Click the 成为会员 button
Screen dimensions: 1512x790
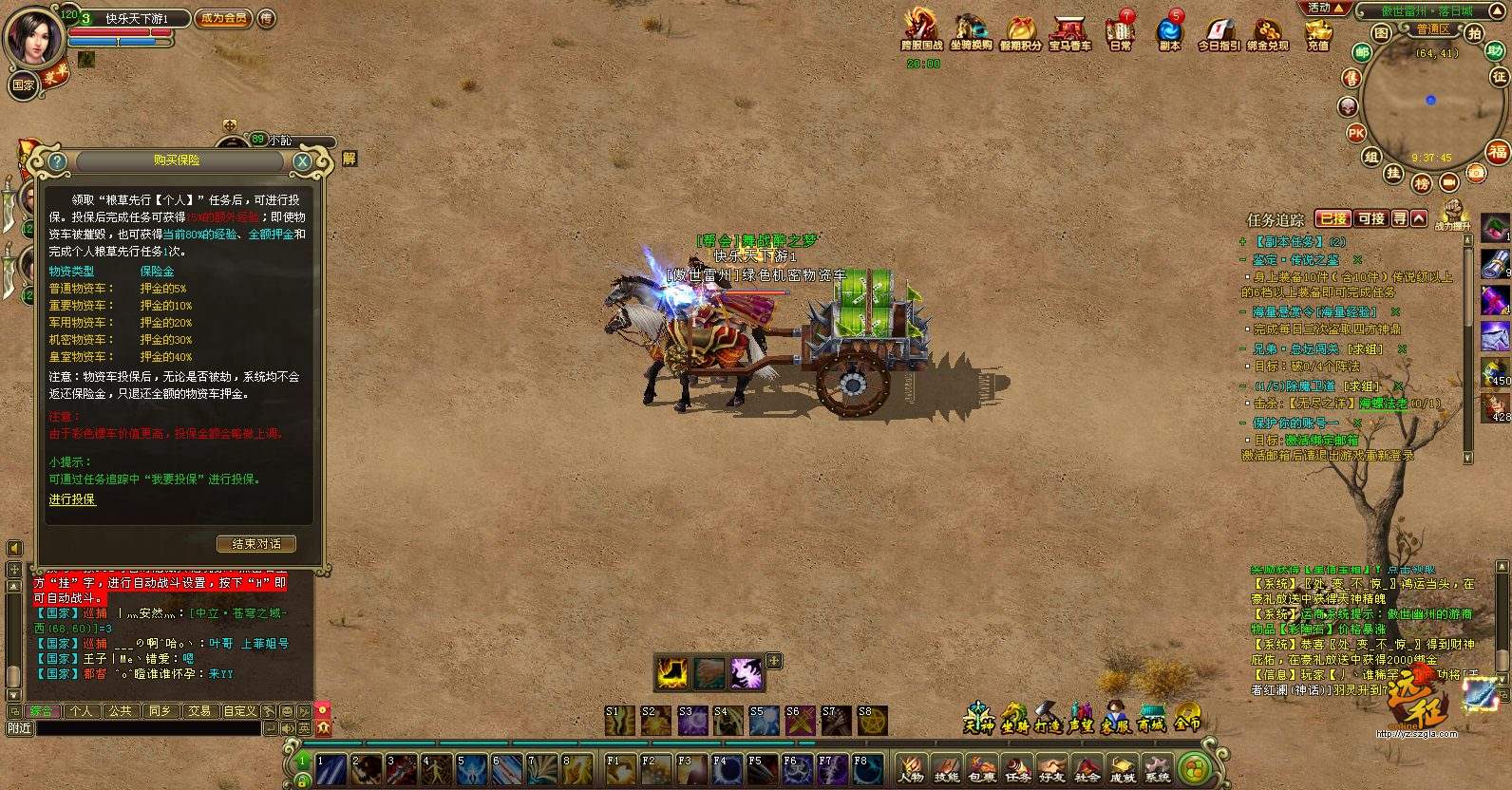coord(223,18)
